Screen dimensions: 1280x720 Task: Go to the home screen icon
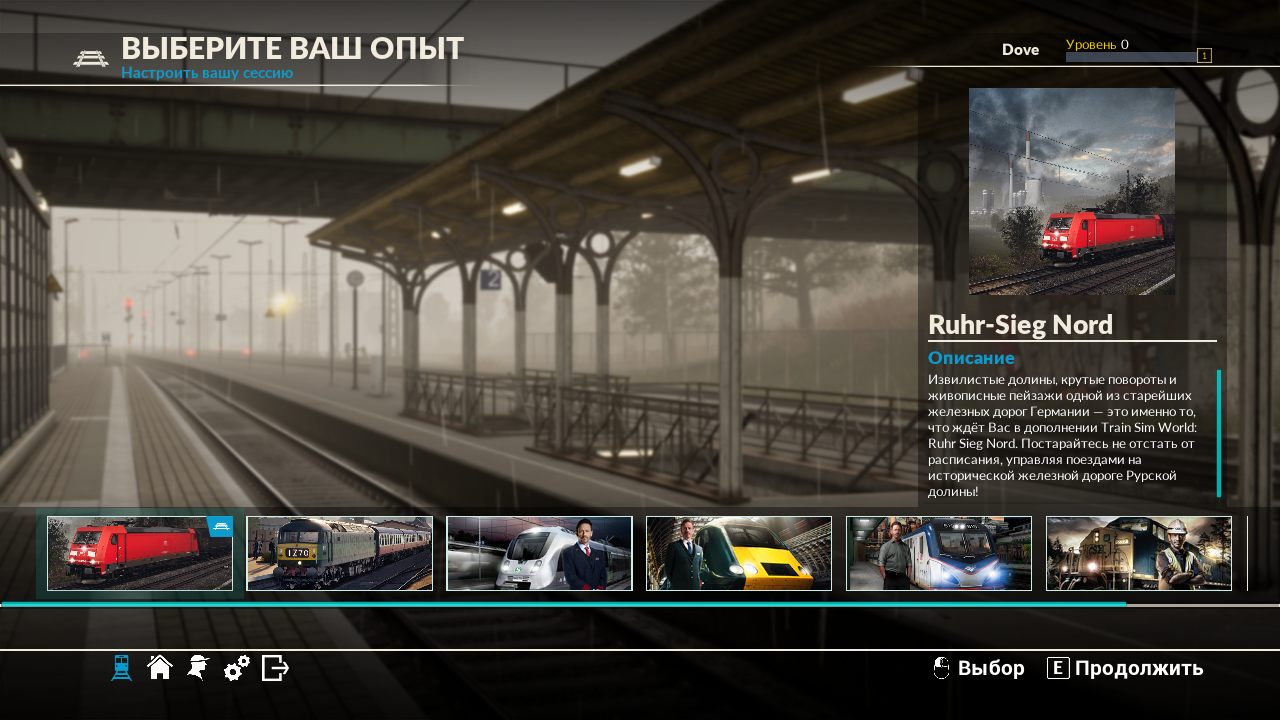point(159,668)
